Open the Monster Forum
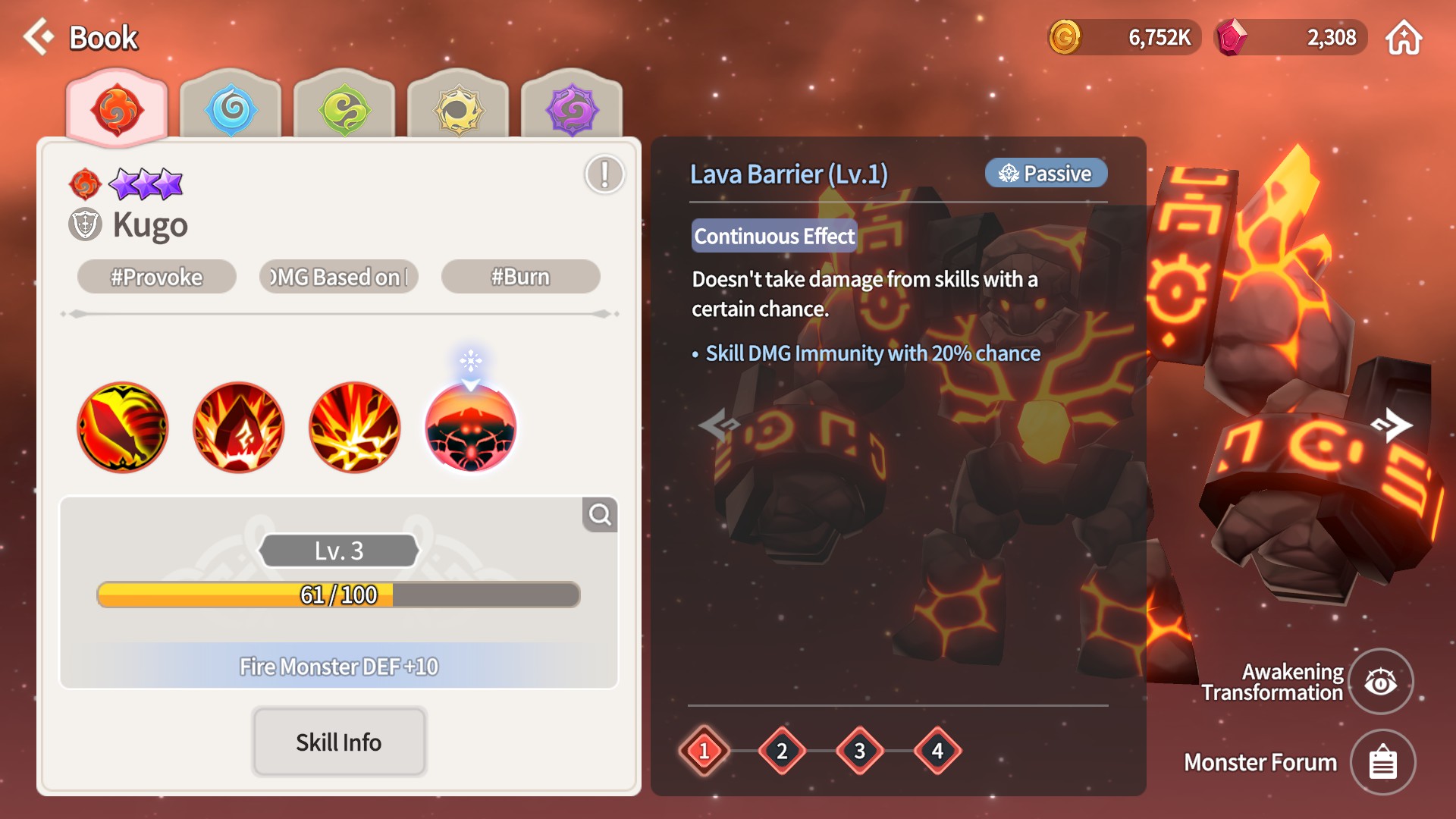Viewport: 1456px width, 819px height. pos(1382,762)
